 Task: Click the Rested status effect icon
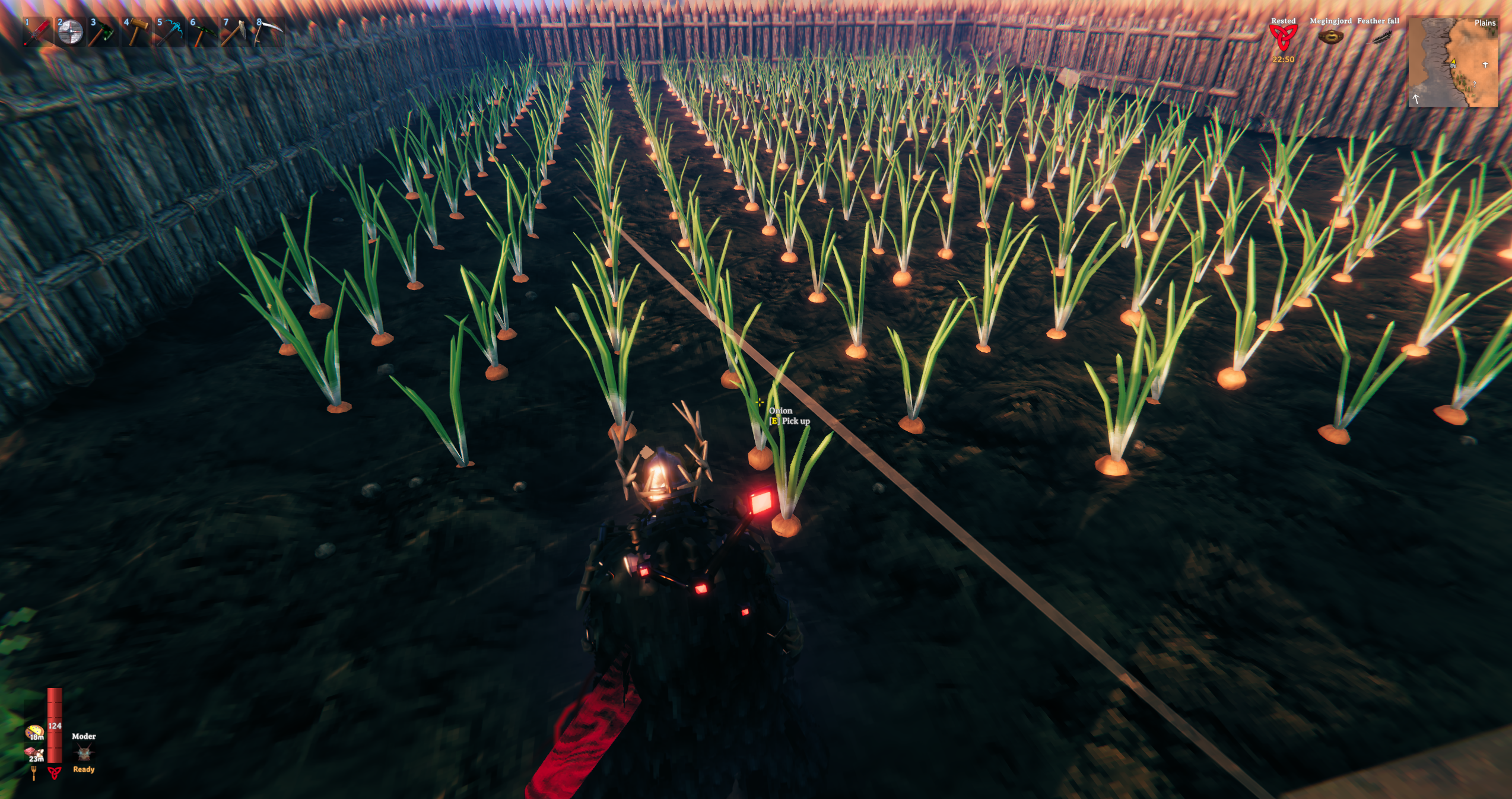pyautogui.click(x=1282, y=37)
